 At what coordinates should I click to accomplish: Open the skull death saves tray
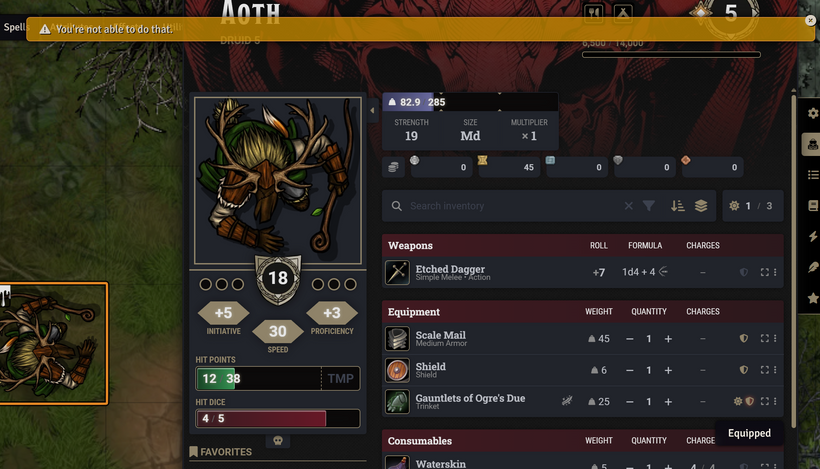coord(278,441)
